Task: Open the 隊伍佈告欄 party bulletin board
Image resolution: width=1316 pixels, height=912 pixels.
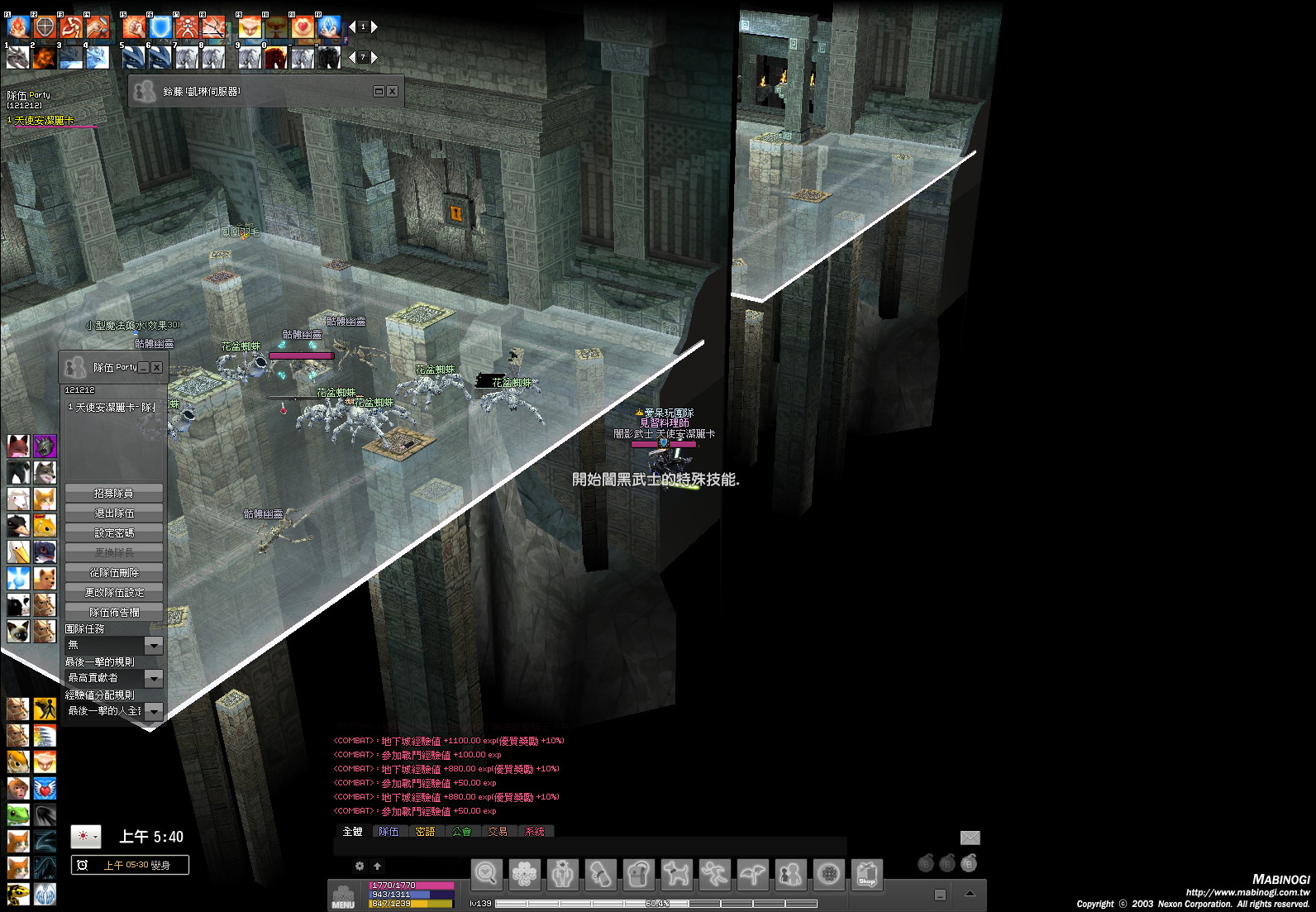Action: (113, 613)
